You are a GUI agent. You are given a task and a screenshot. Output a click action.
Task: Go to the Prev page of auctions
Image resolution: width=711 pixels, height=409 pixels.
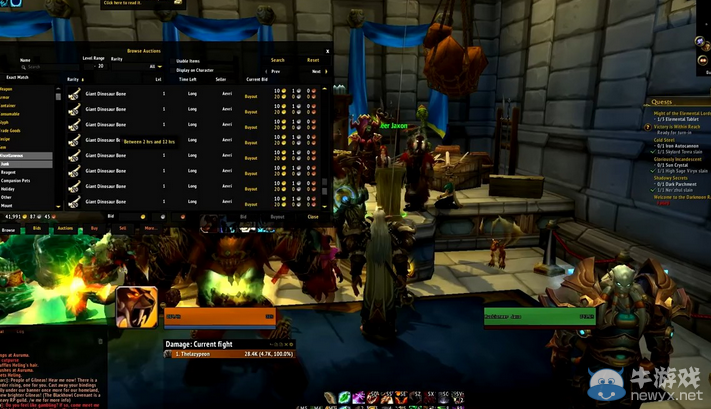tap(276, 72)
